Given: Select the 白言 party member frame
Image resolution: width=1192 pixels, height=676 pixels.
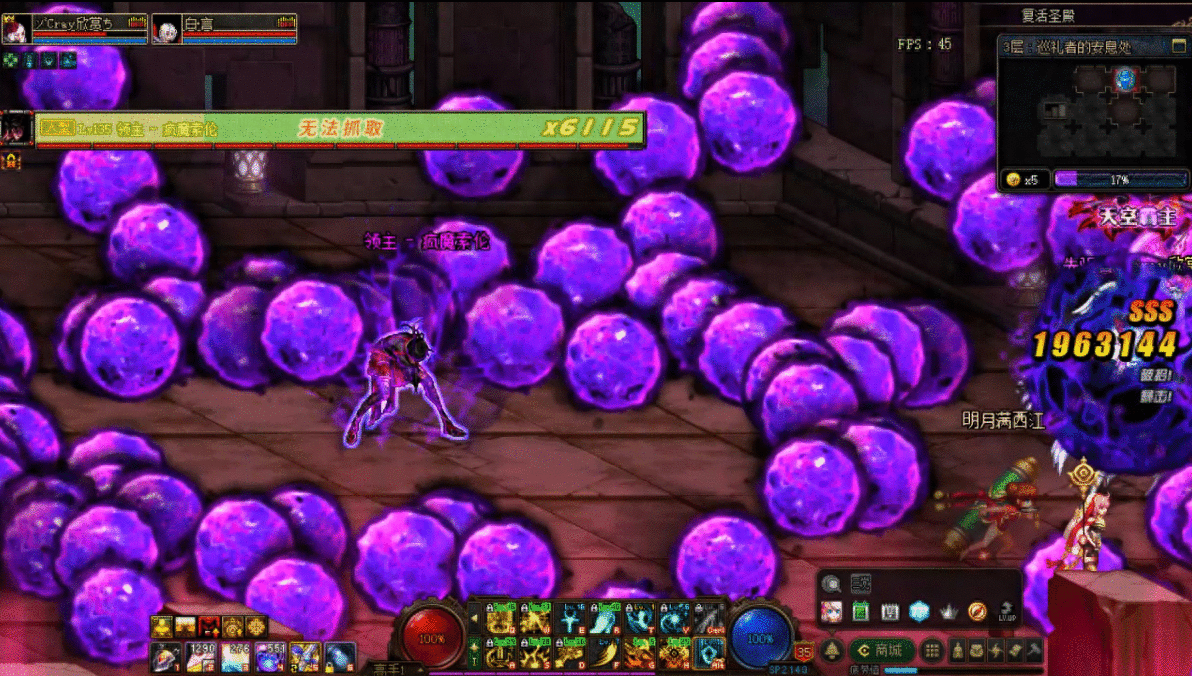Looking at the screenshot, I should tap(225, 29).
